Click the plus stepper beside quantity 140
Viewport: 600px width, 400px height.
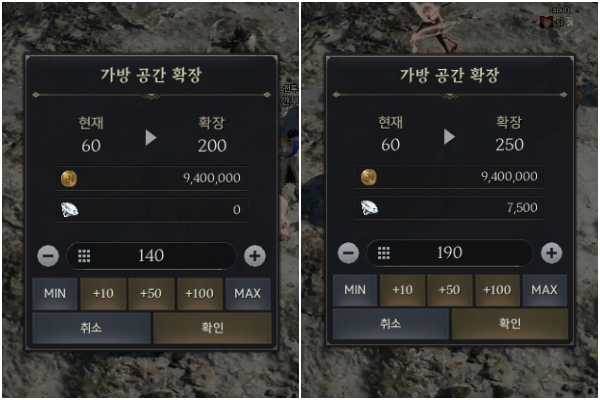(x=255, y=256)
